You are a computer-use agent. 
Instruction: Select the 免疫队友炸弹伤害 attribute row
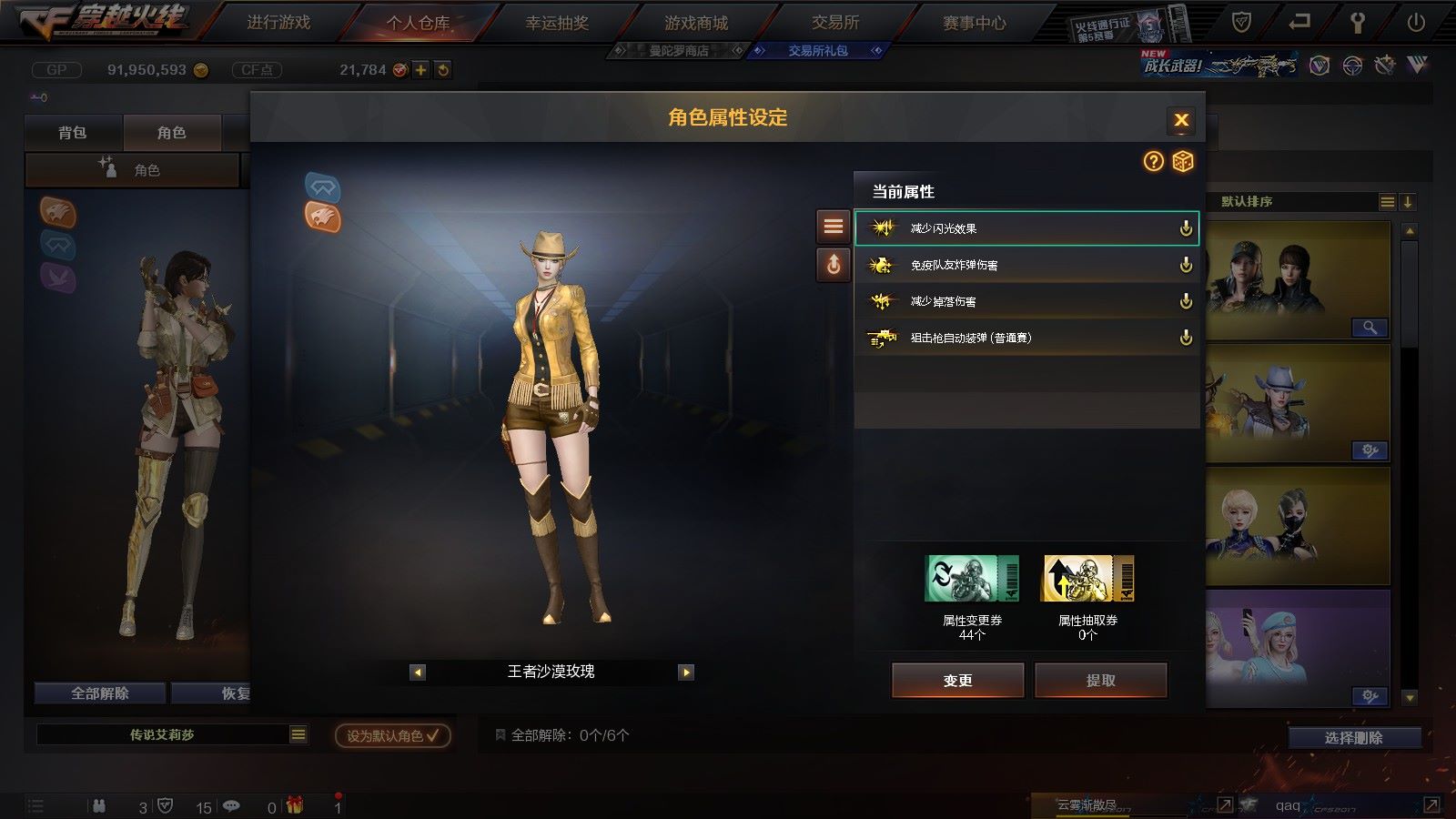coord(1026,265)
